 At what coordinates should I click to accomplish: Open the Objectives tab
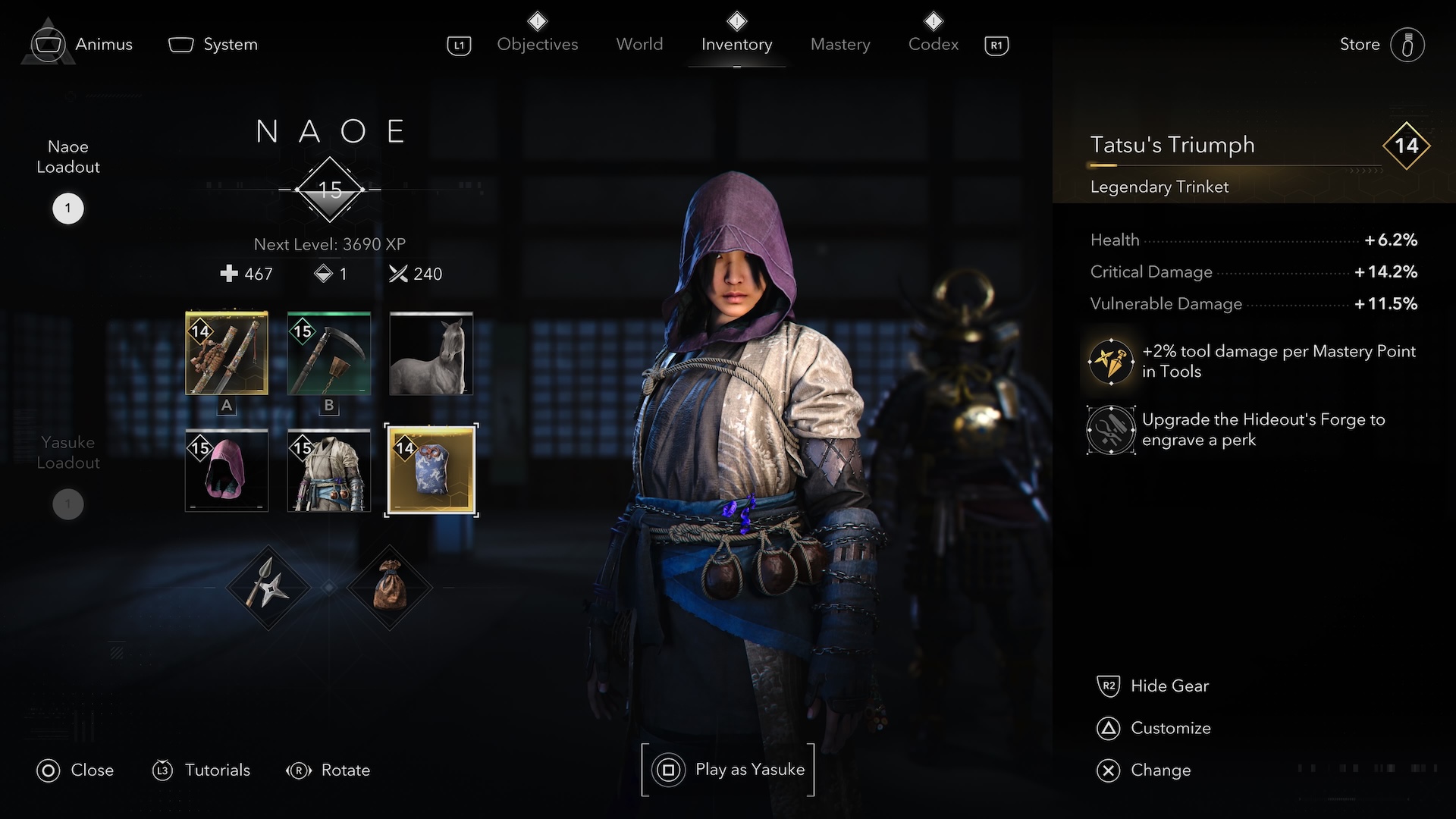(x=537, y=44)
